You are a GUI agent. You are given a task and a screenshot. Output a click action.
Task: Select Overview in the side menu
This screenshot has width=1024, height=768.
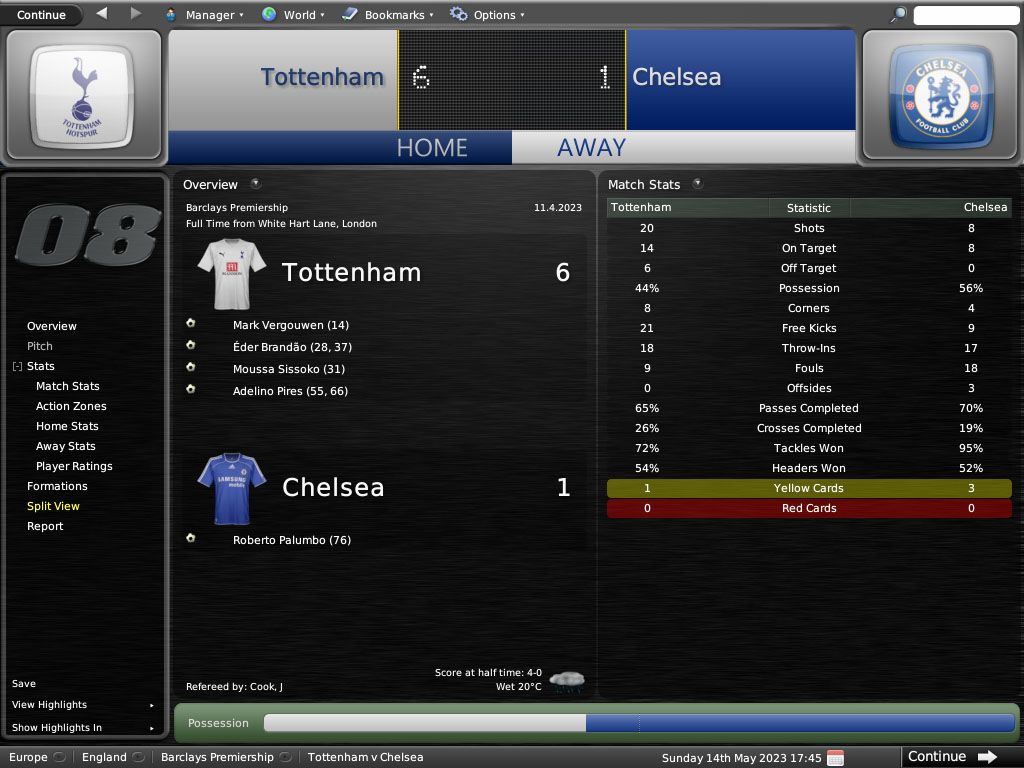click(x=52, y=326)
